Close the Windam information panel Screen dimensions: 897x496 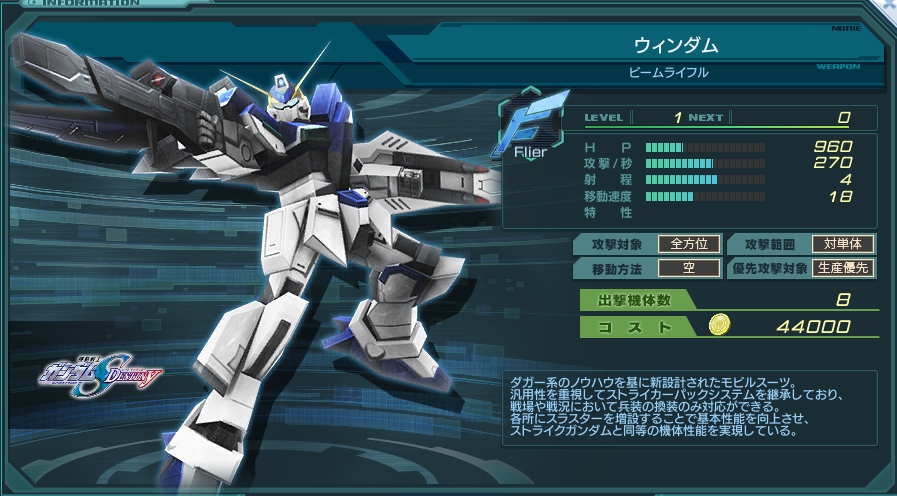coord(888,5)
